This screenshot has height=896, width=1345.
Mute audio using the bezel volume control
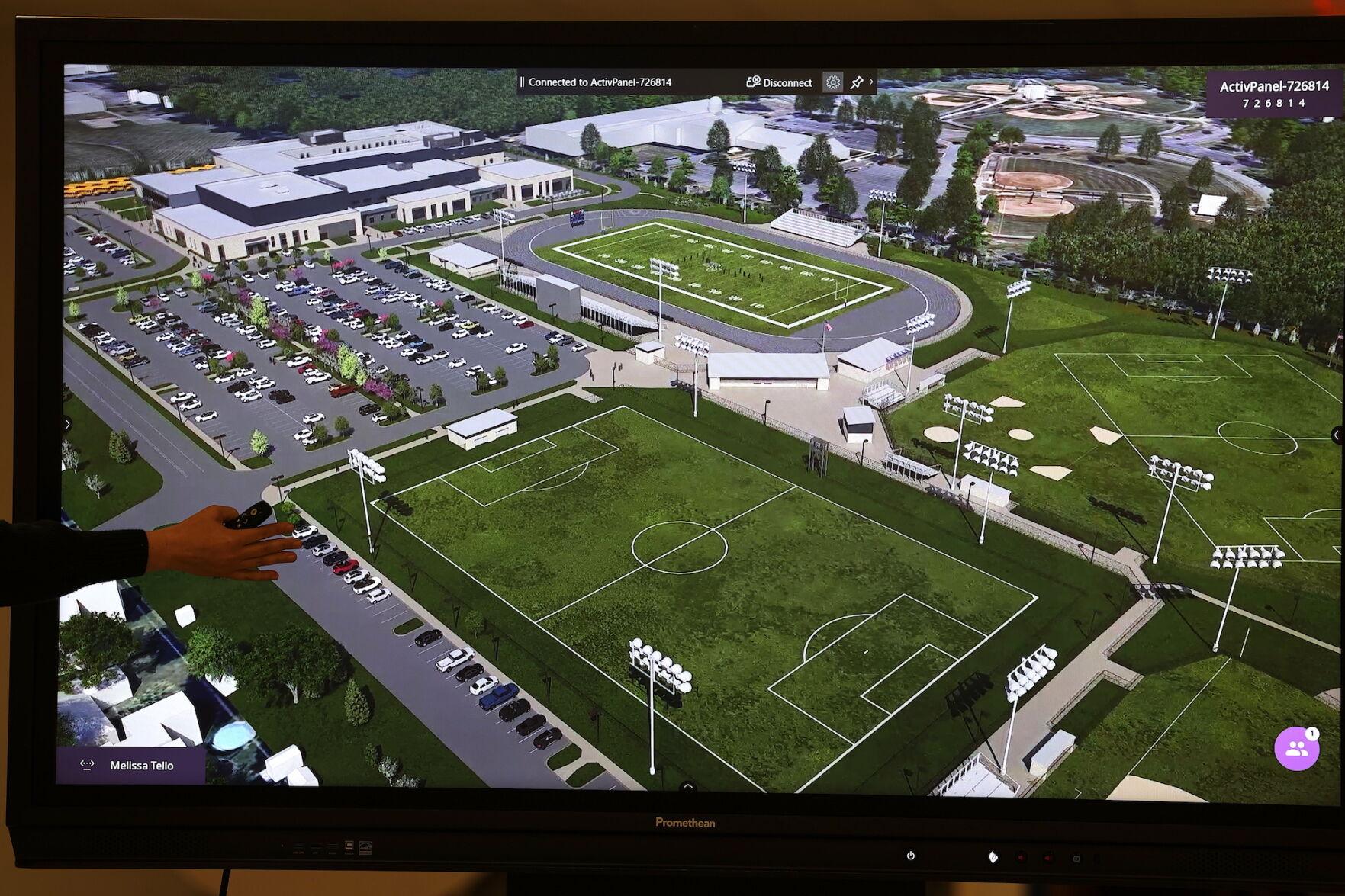[x=1020, y=856]
